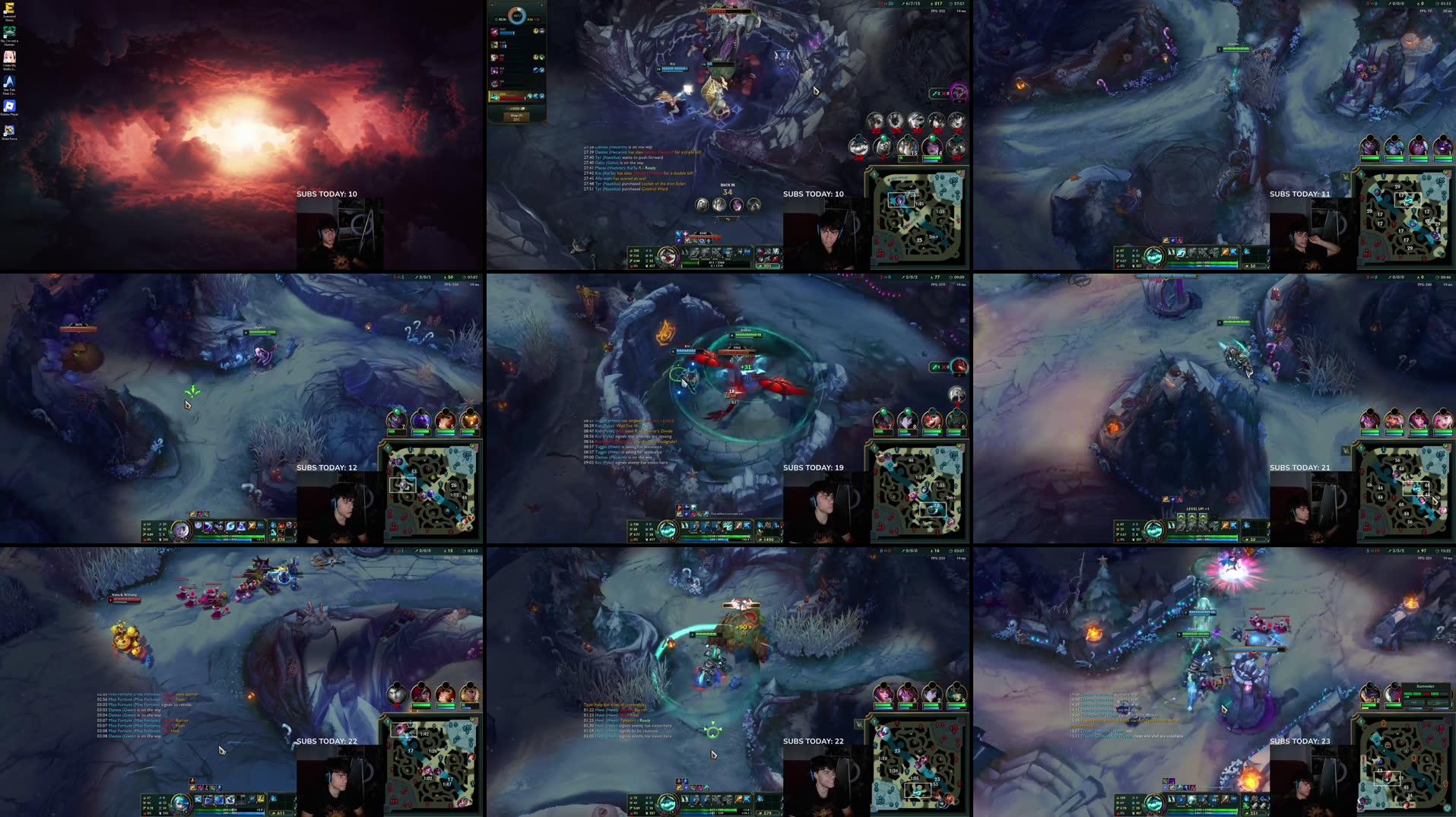The image size is (1456, 817).
Task: Launch Roblox Player from the desktop
Action: [9, 106]
